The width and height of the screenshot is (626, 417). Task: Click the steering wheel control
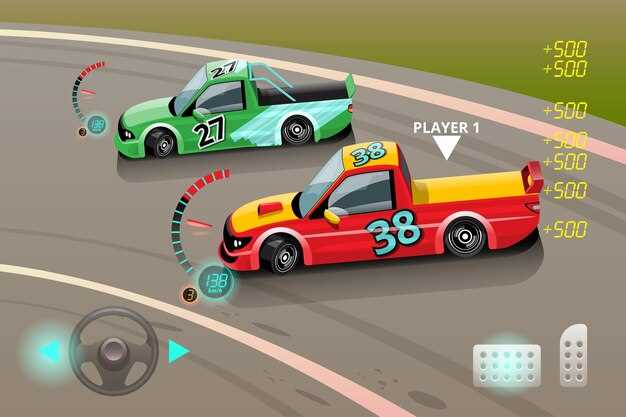[113, 351]
